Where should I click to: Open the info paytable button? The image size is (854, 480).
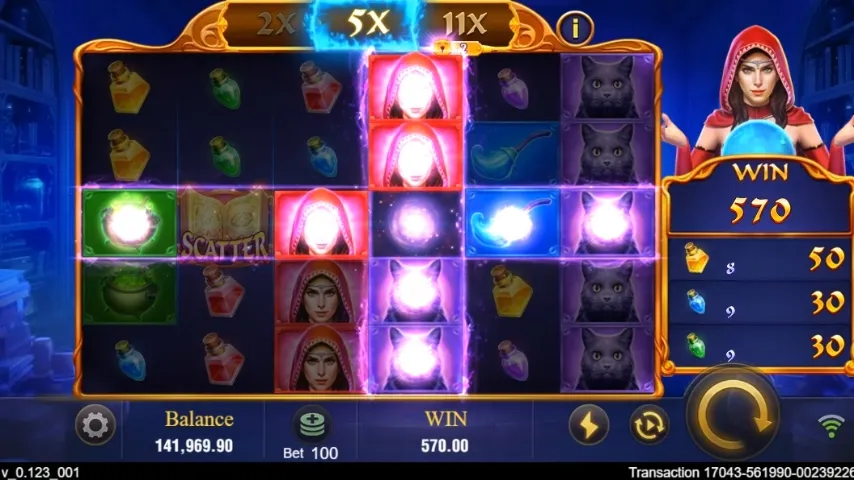575,28
